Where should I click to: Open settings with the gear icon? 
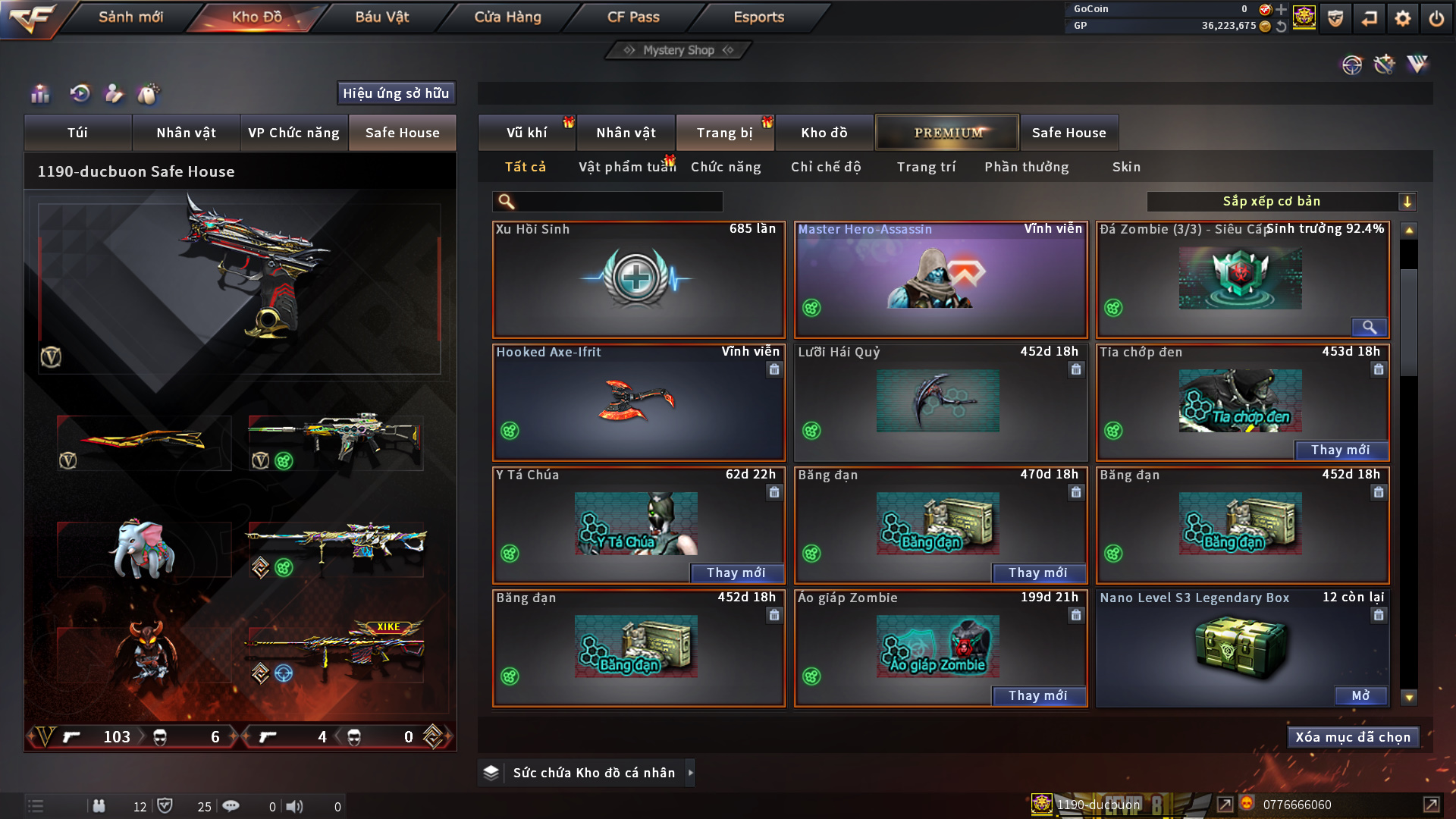click(x=1402, y=18)
